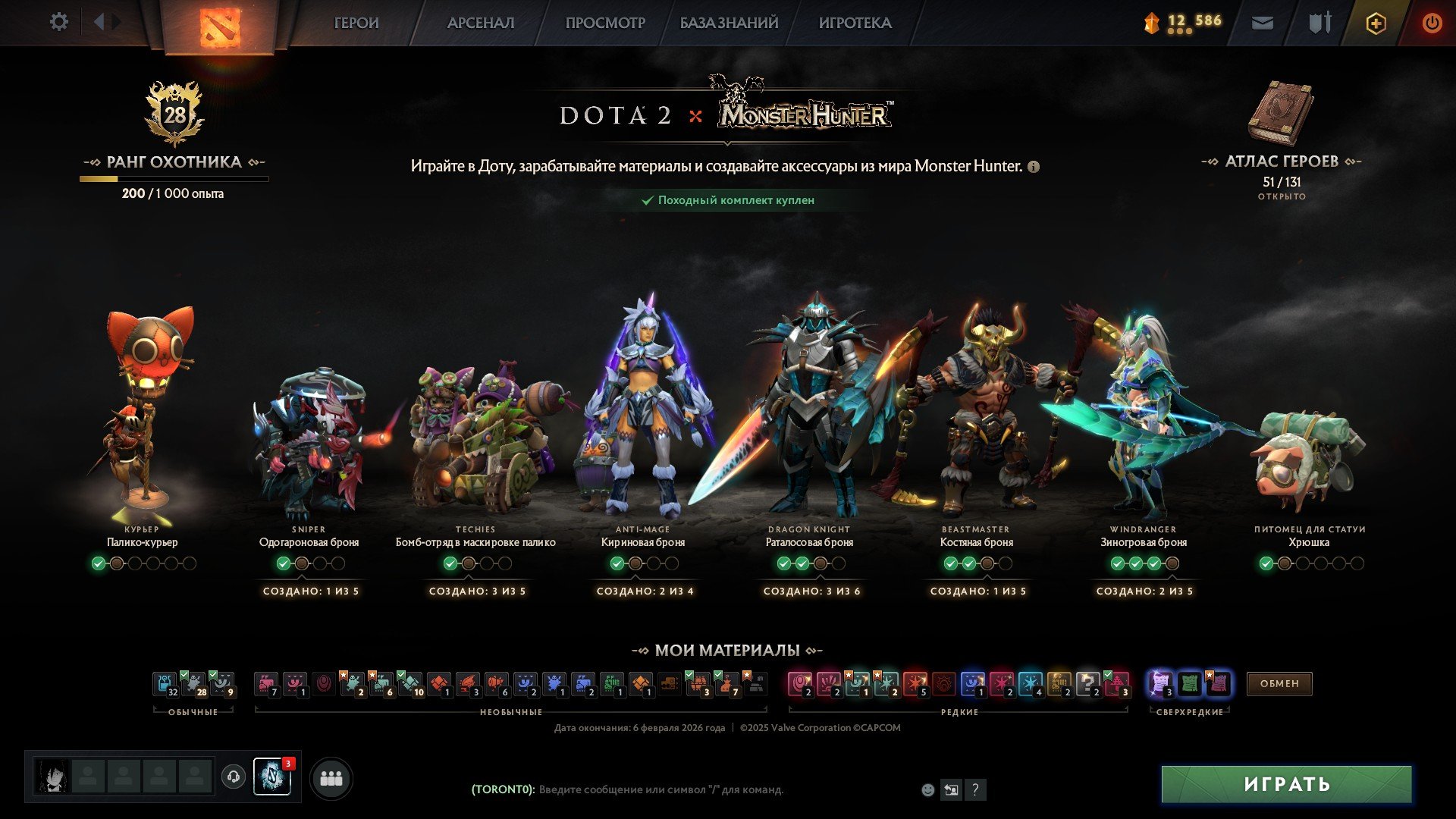Open the back navigation arrows near settings
The width and height of the screenshot is (1456, 819).
(99, 21)
